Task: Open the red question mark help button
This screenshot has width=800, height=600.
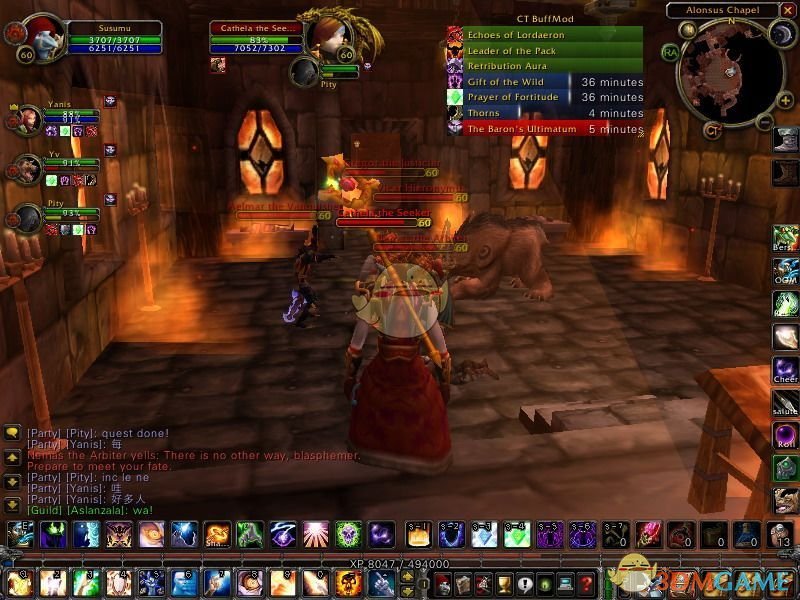Action: (587, 582)
